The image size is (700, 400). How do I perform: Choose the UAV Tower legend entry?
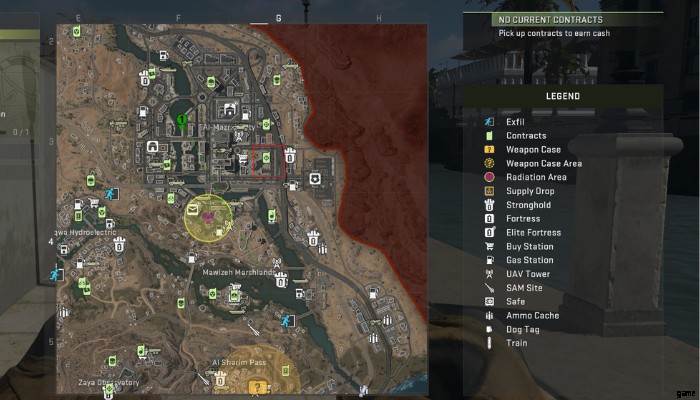click(528, 274)
